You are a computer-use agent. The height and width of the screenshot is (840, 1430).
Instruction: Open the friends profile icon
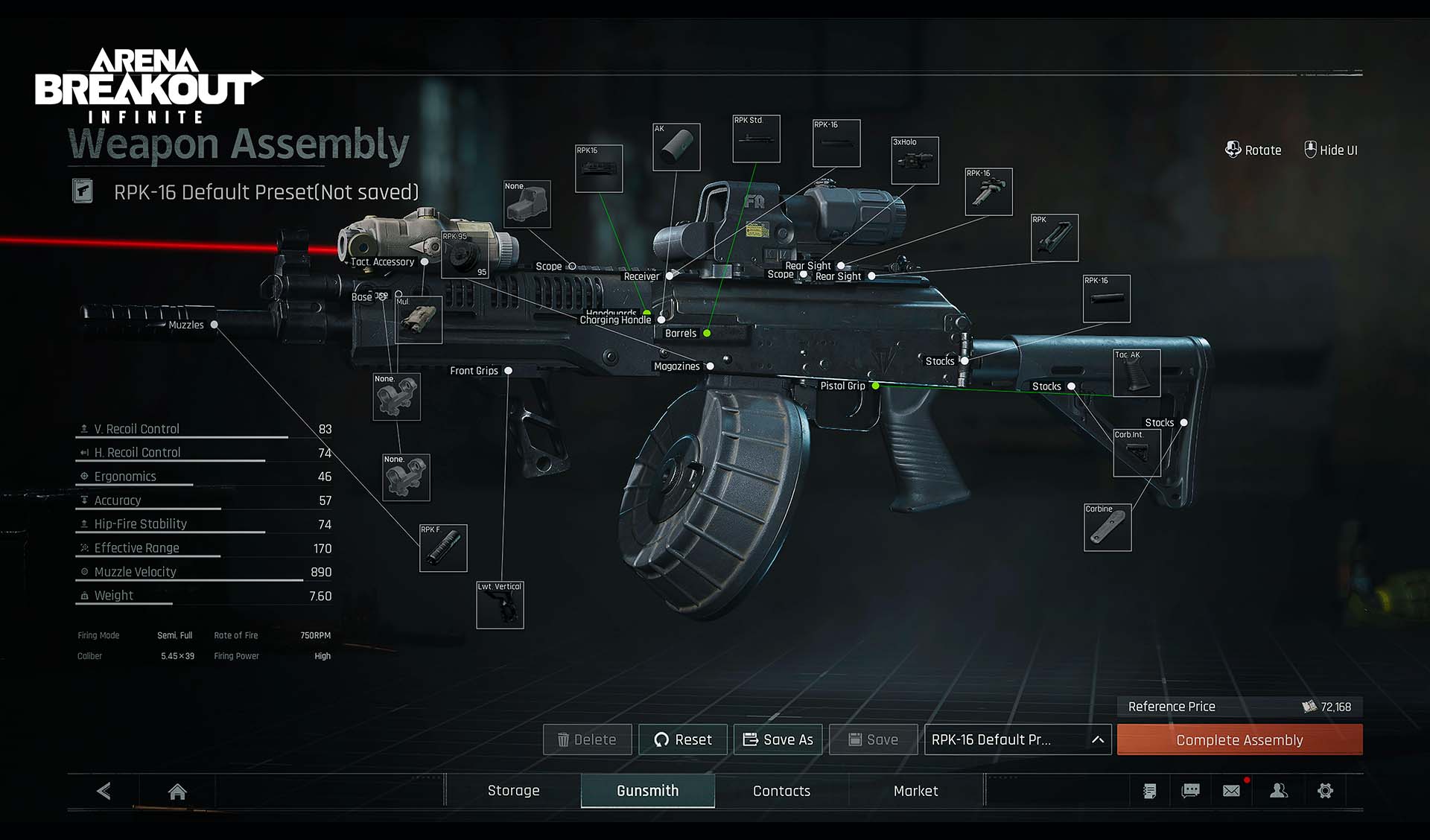pos(1279,791)
